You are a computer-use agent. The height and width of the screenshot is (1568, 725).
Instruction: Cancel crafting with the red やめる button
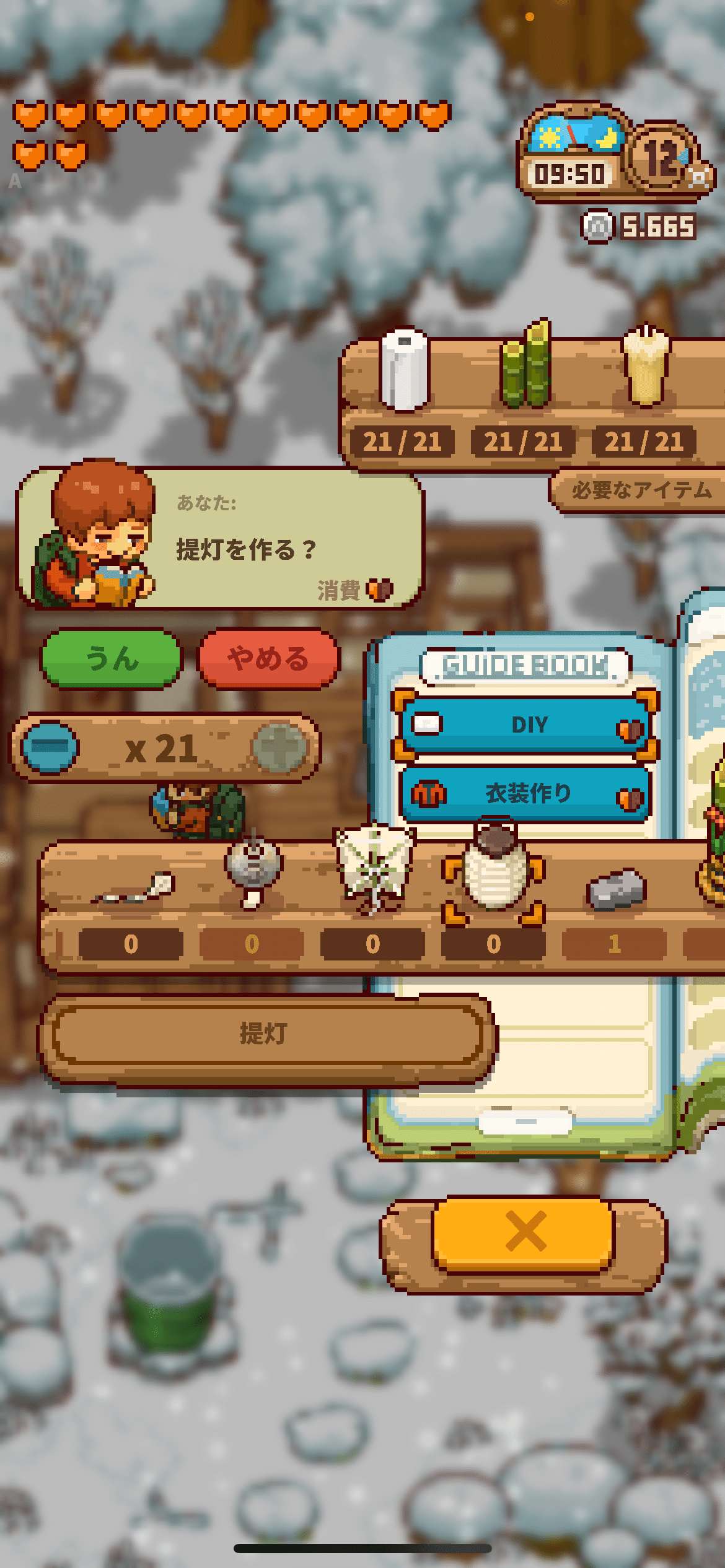coord(268,658)
